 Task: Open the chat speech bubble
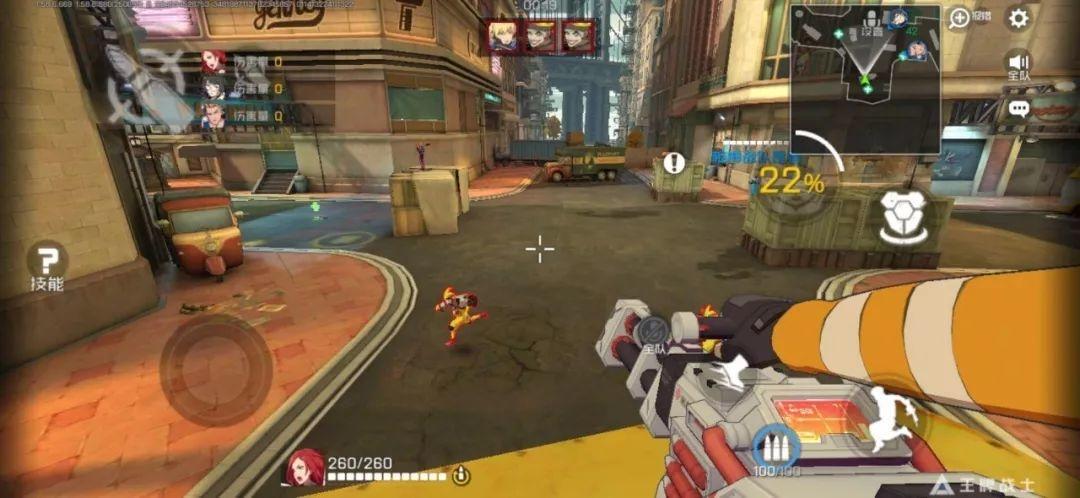1018,108
